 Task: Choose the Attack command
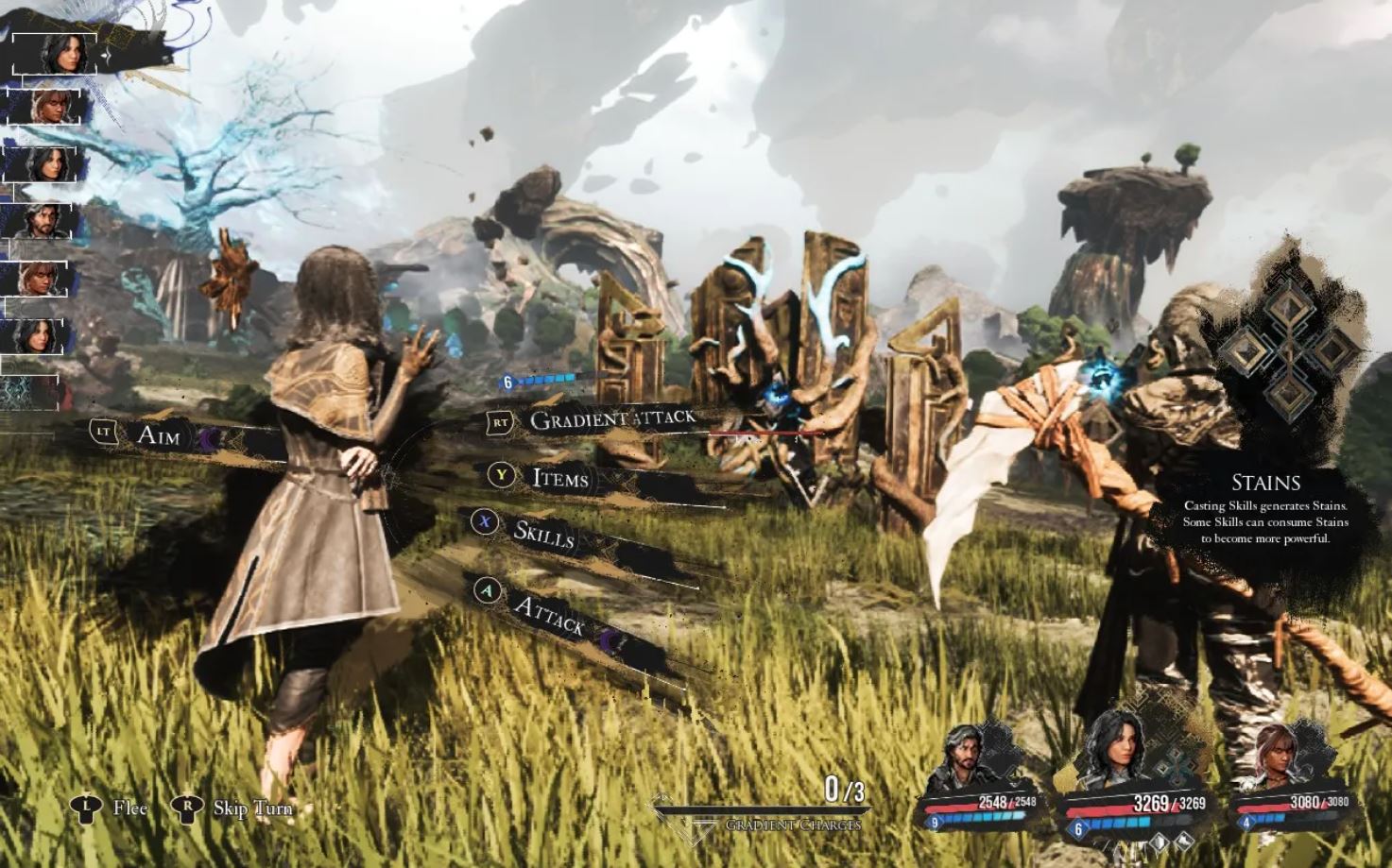click(x=550, y=616)
